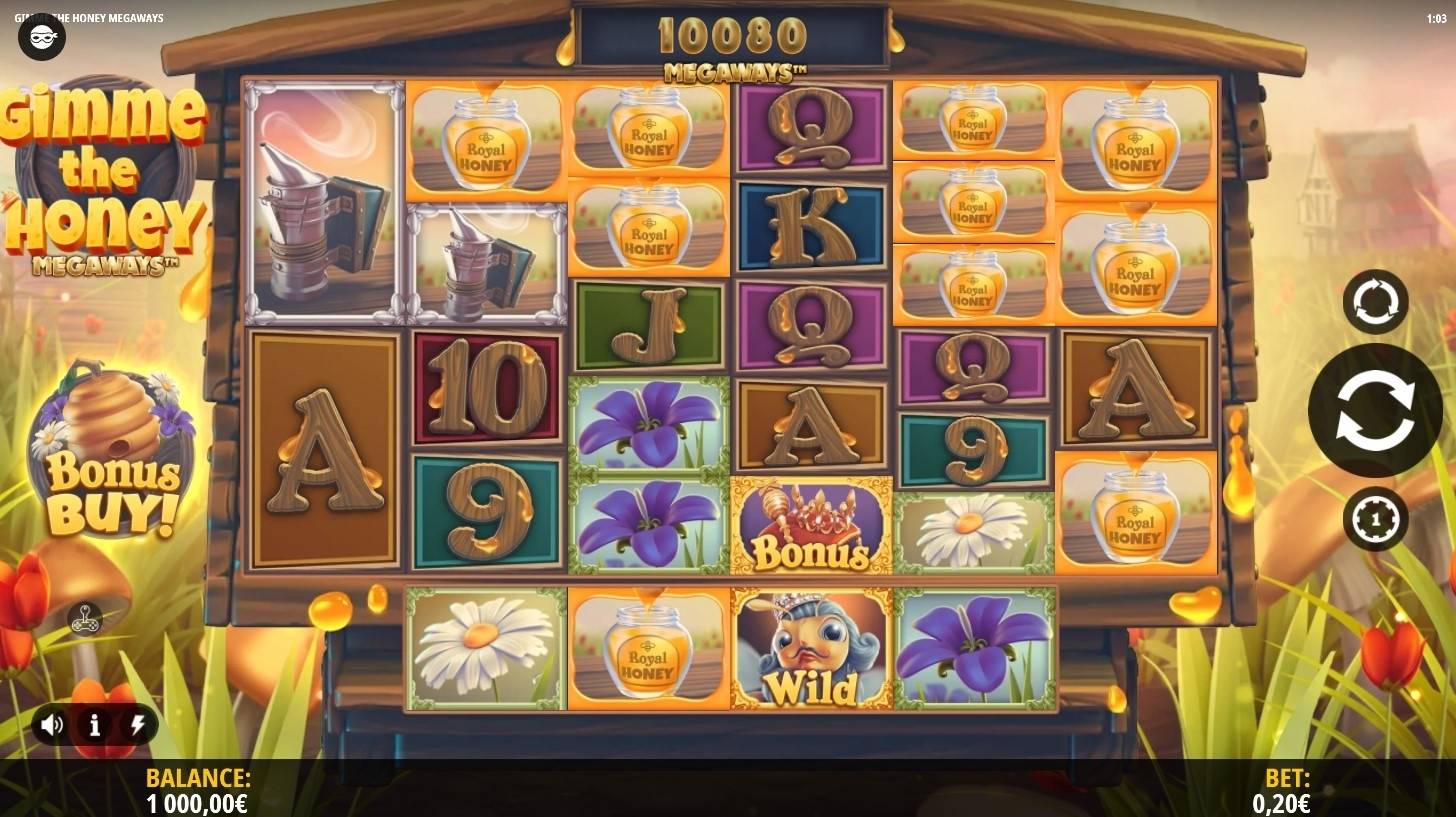Show the game info paytable
This screenshot has height=817, width=1456.
[x=95, y=725]
